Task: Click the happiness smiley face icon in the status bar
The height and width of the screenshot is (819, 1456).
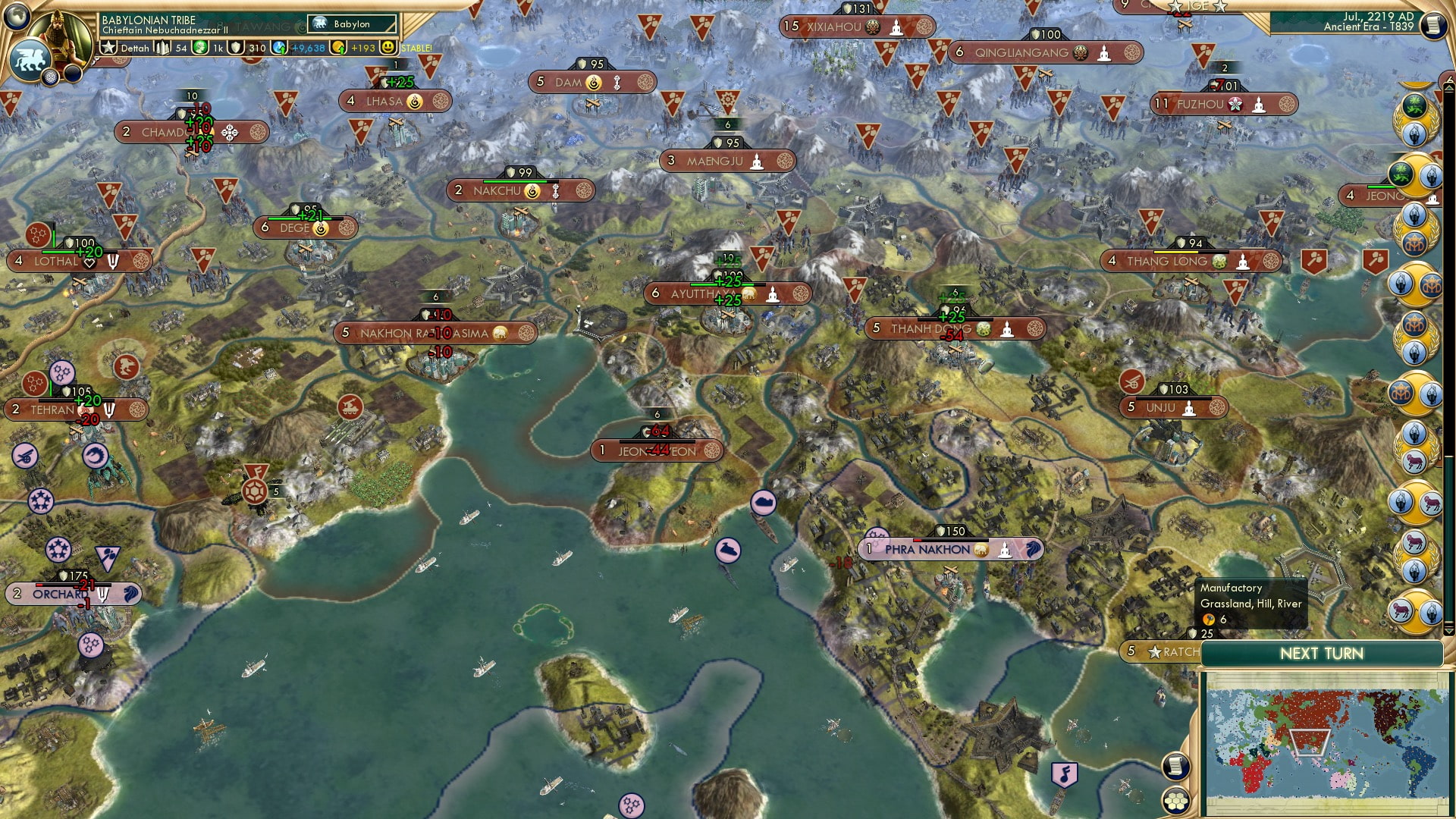Action: (x=389, y=47)
